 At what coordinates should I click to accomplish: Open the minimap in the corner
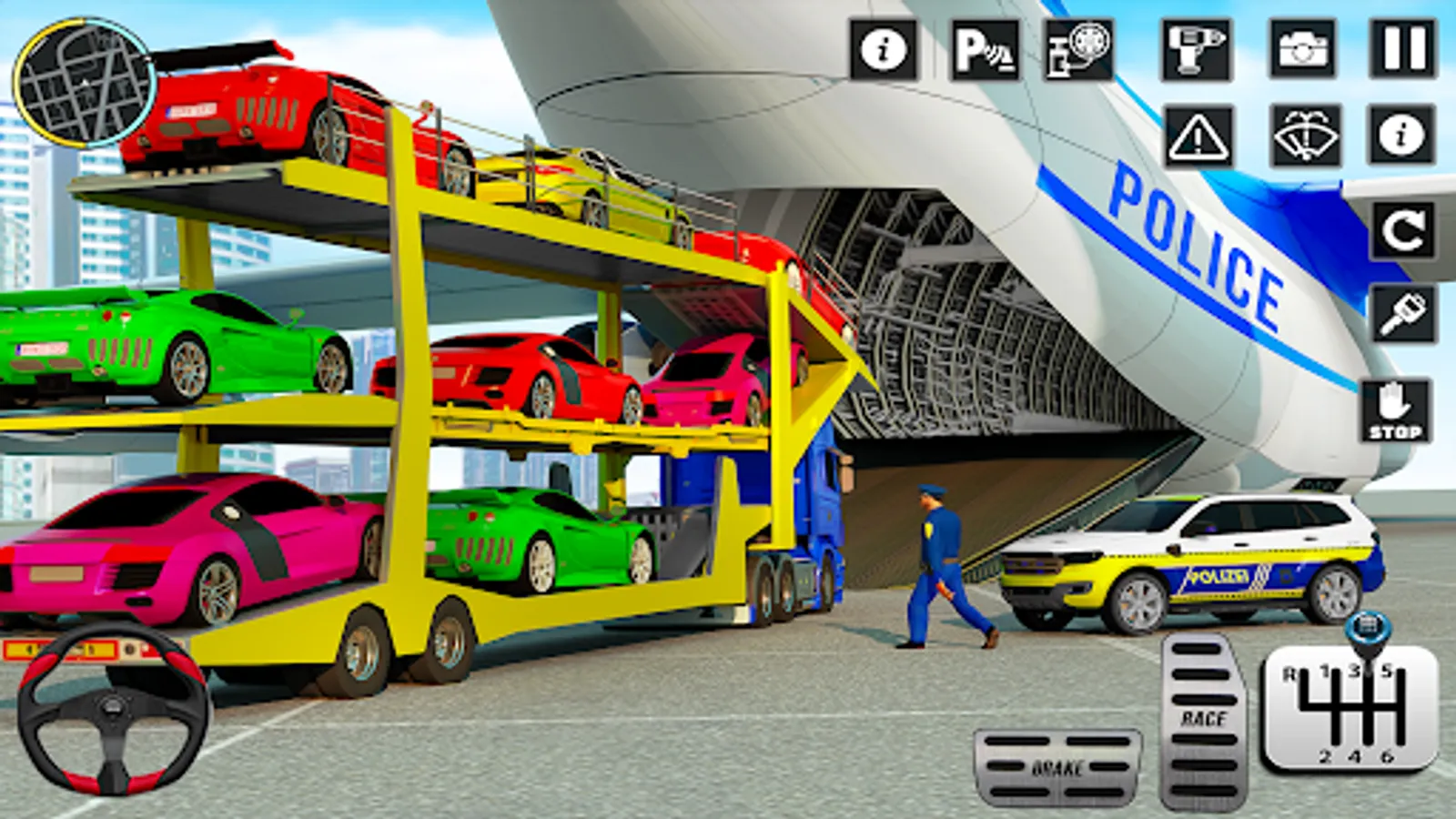[x=82, y=82]
